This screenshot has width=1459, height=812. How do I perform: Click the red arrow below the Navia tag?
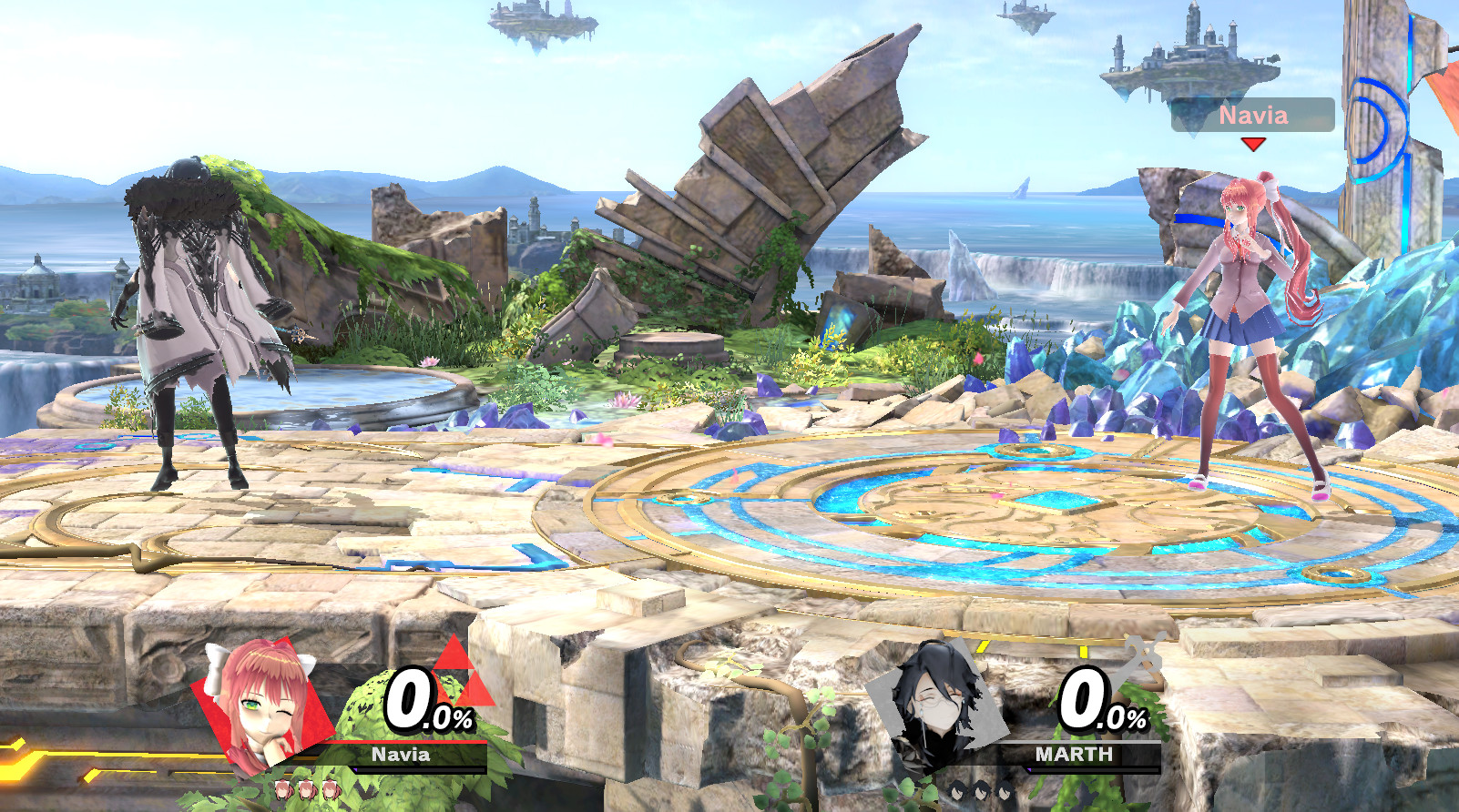[1254, 143]
